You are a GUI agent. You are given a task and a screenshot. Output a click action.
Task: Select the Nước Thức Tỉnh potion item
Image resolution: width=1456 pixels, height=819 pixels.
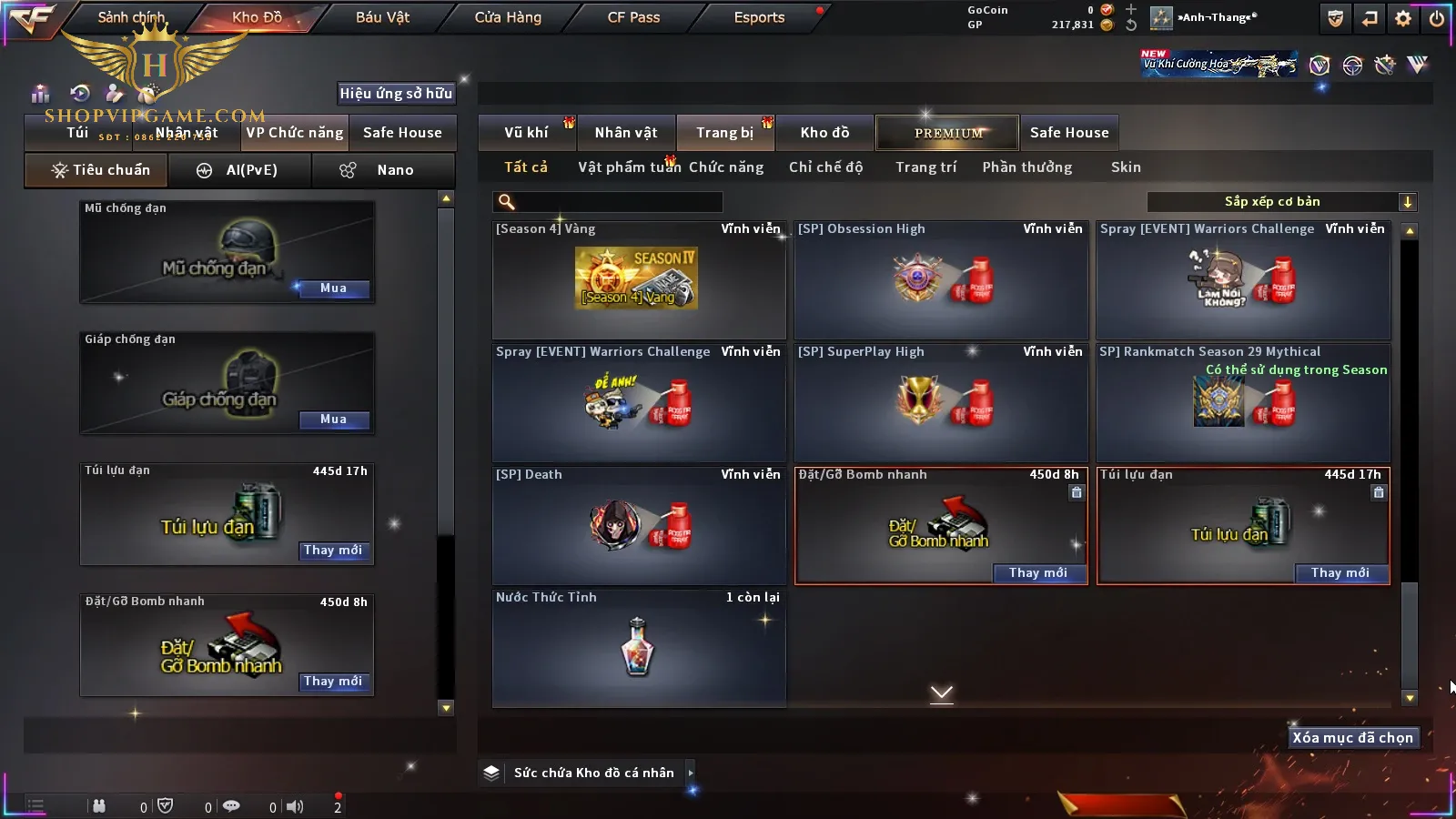(638, 646)
